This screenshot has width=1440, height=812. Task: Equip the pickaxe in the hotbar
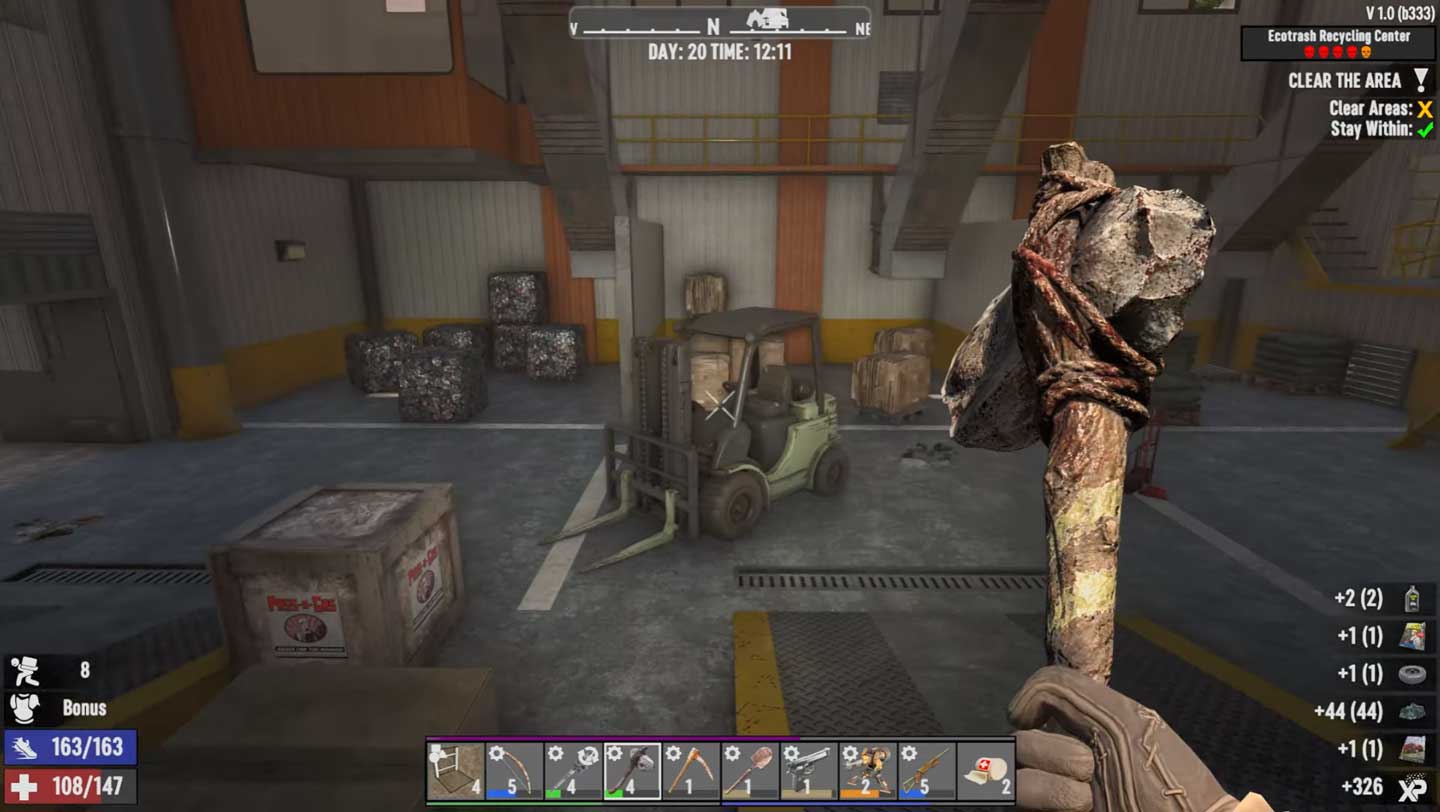point(691,770)
